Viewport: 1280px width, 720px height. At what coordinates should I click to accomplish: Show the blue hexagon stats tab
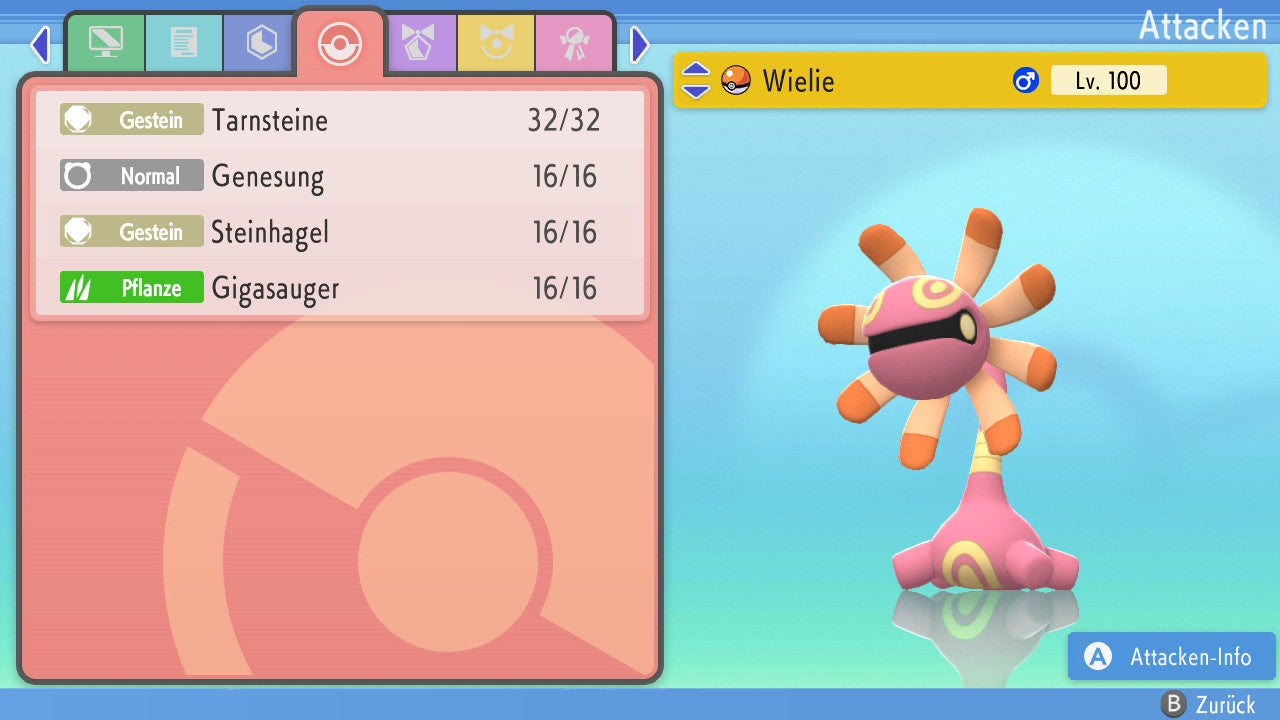point(261,43)
